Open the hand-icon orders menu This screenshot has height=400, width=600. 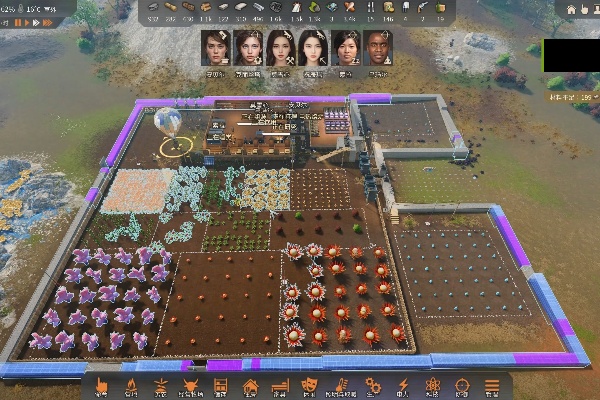tap(101, 385)
